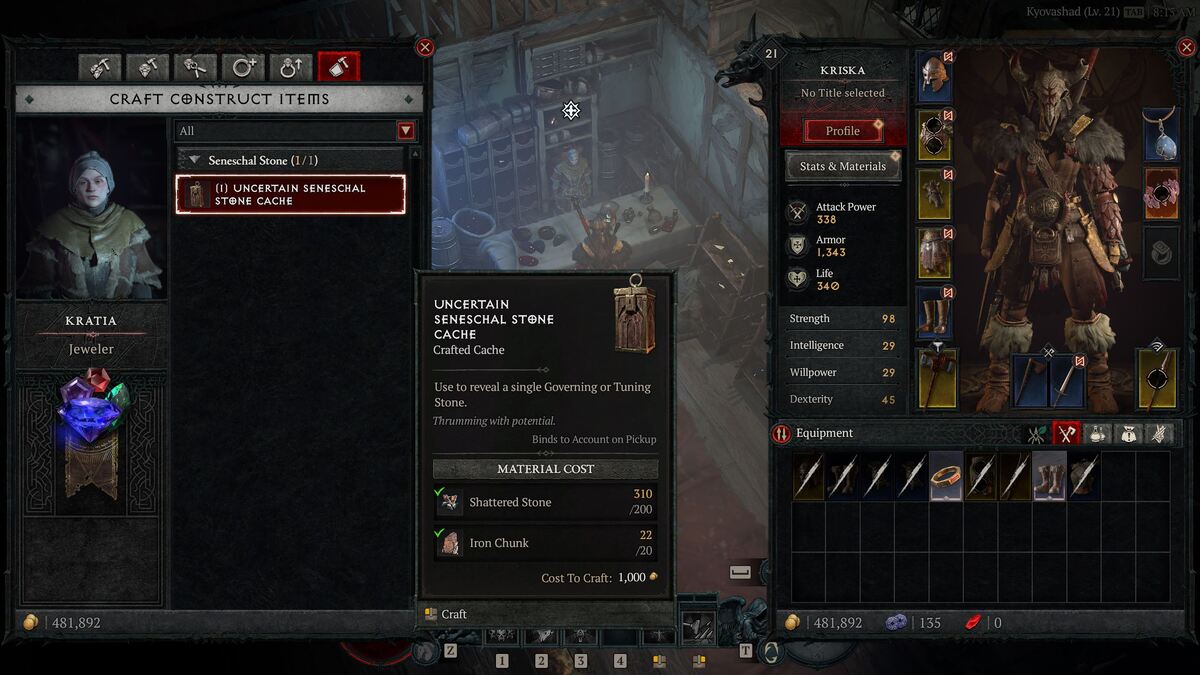
Task: Open the unsocket gem pliers tab
Action: click(x=195, y=67)
